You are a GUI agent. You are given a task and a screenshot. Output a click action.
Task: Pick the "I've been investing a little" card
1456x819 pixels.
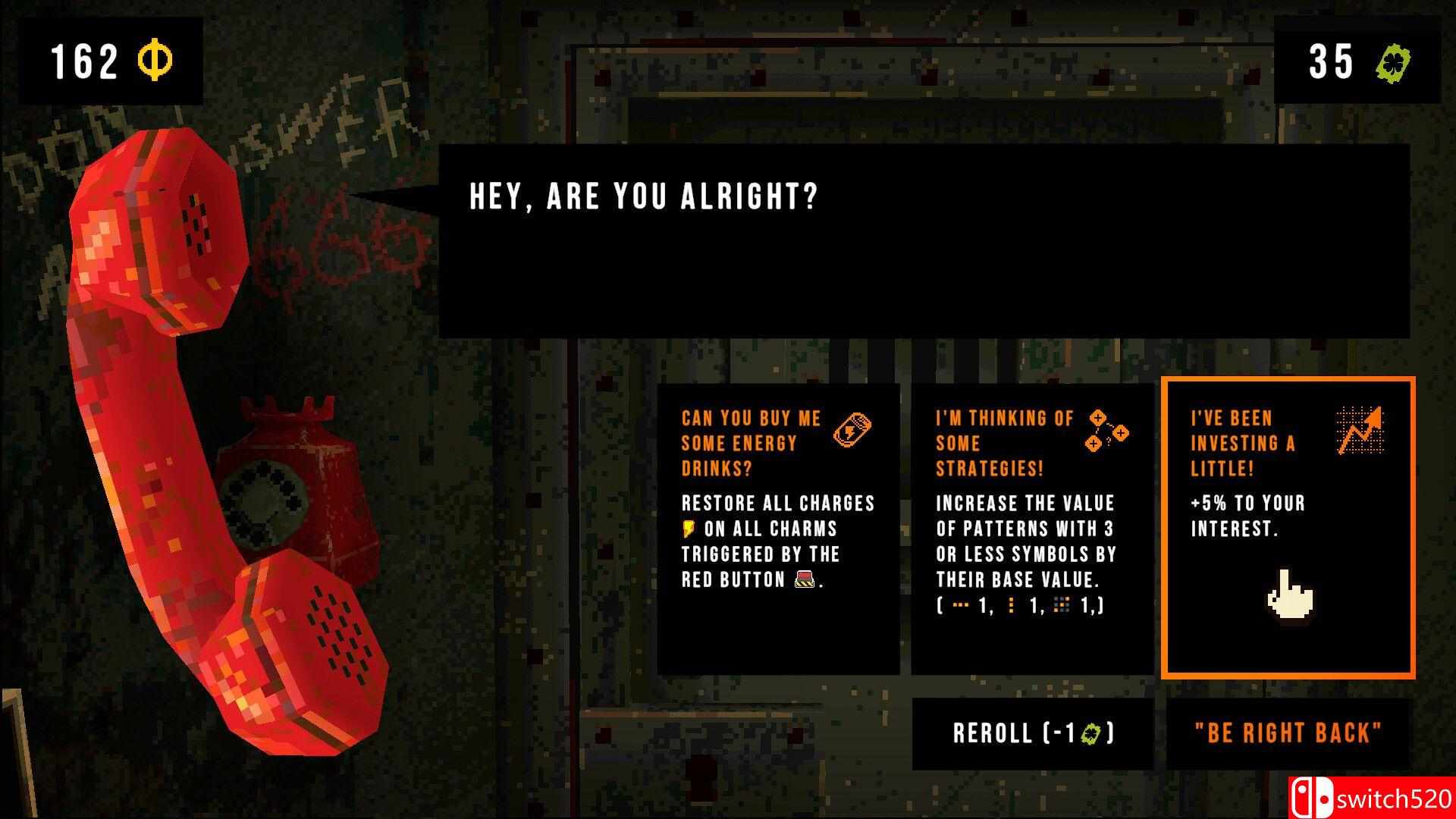(1288, 529)
